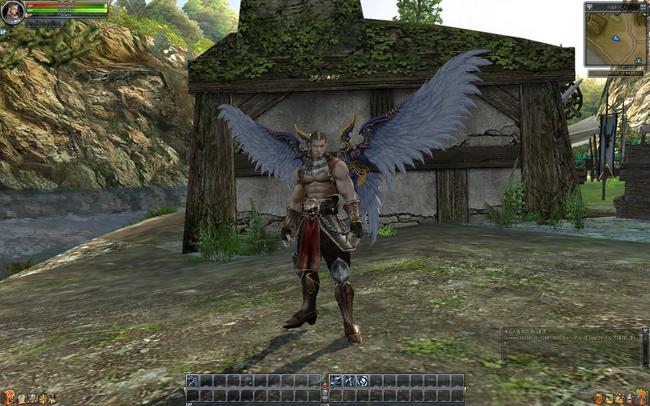Click the grid button on the minimap header
This screenshot has width=650, height=406.
point(640,6)
